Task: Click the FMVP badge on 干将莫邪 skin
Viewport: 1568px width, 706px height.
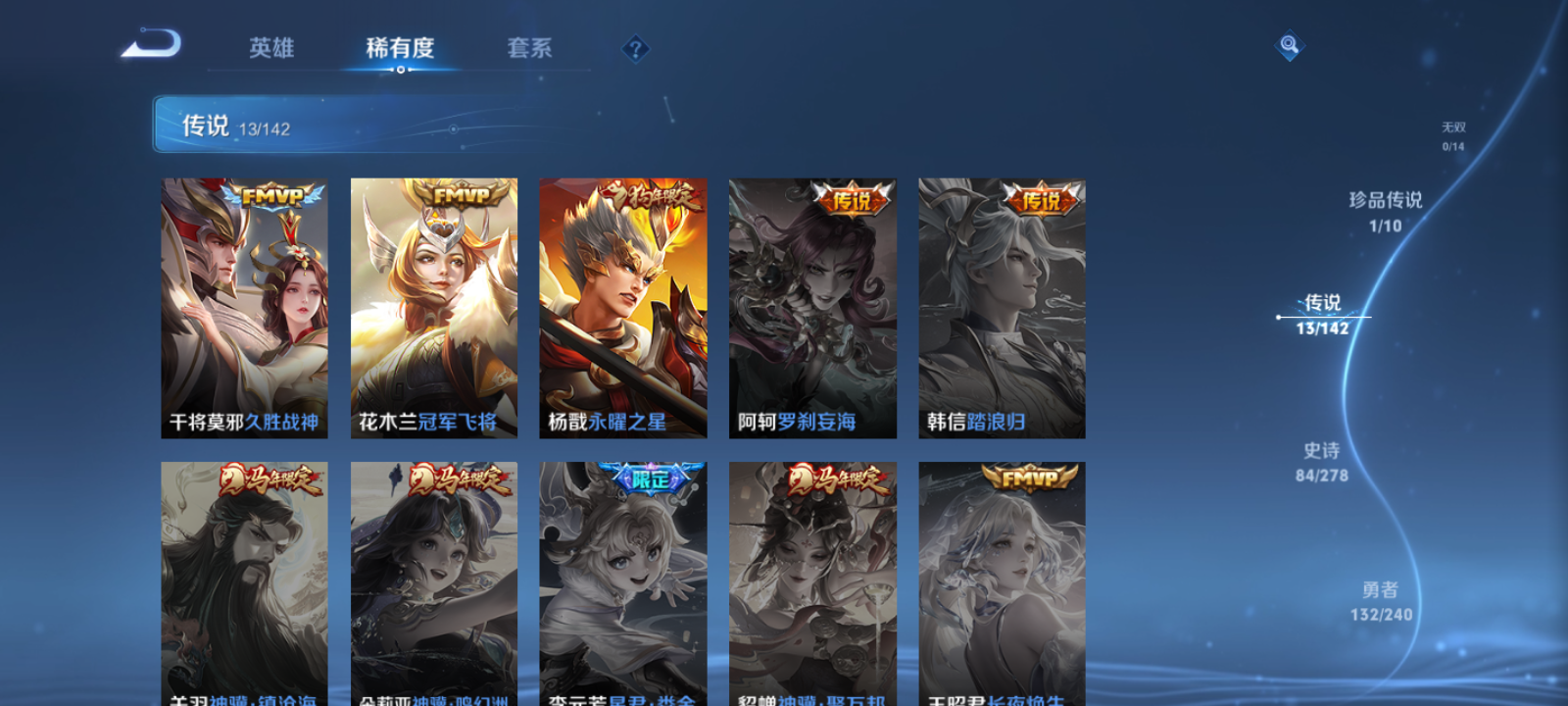Action: tap(271, 196)
